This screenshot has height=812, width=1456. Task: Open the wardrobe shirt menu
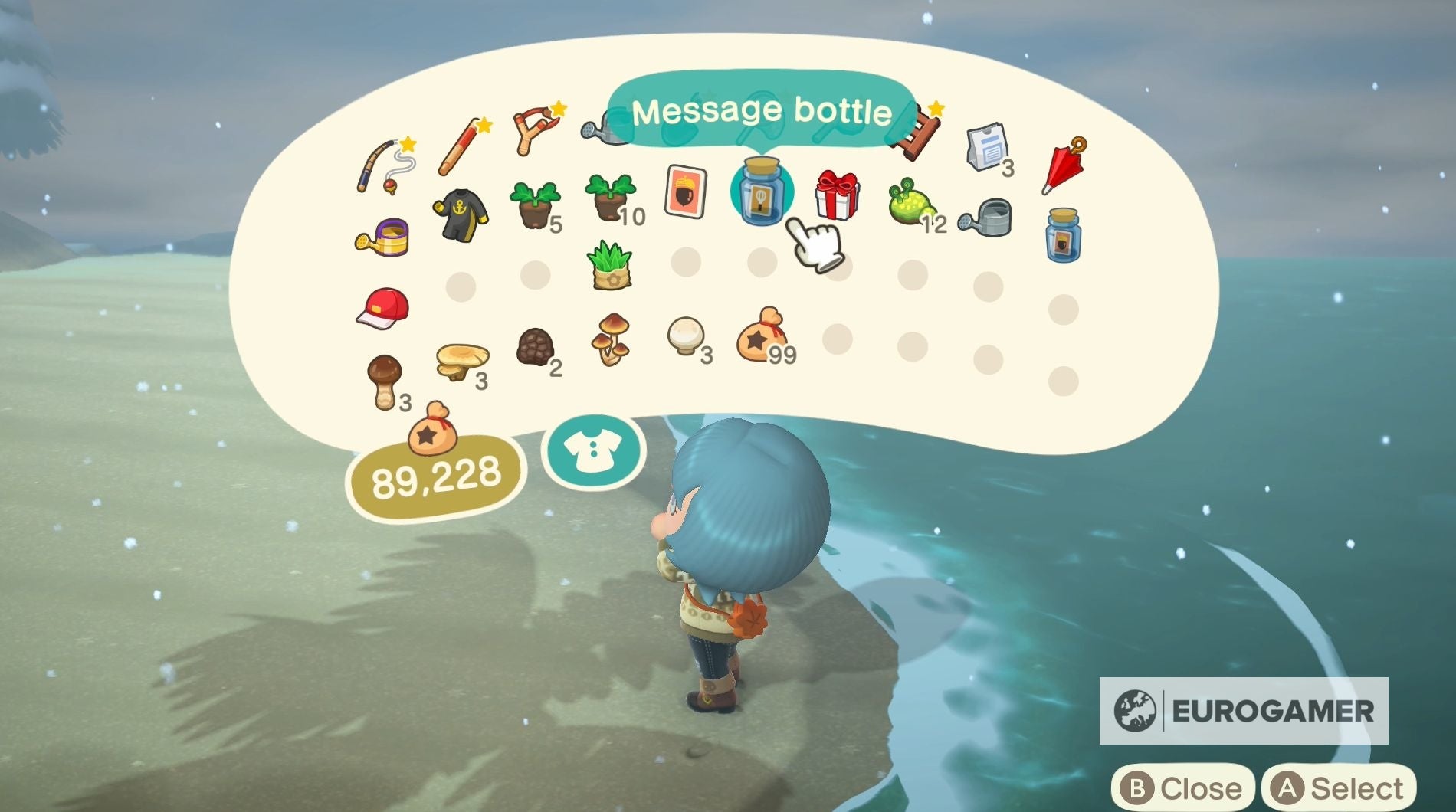pos(594,452)
